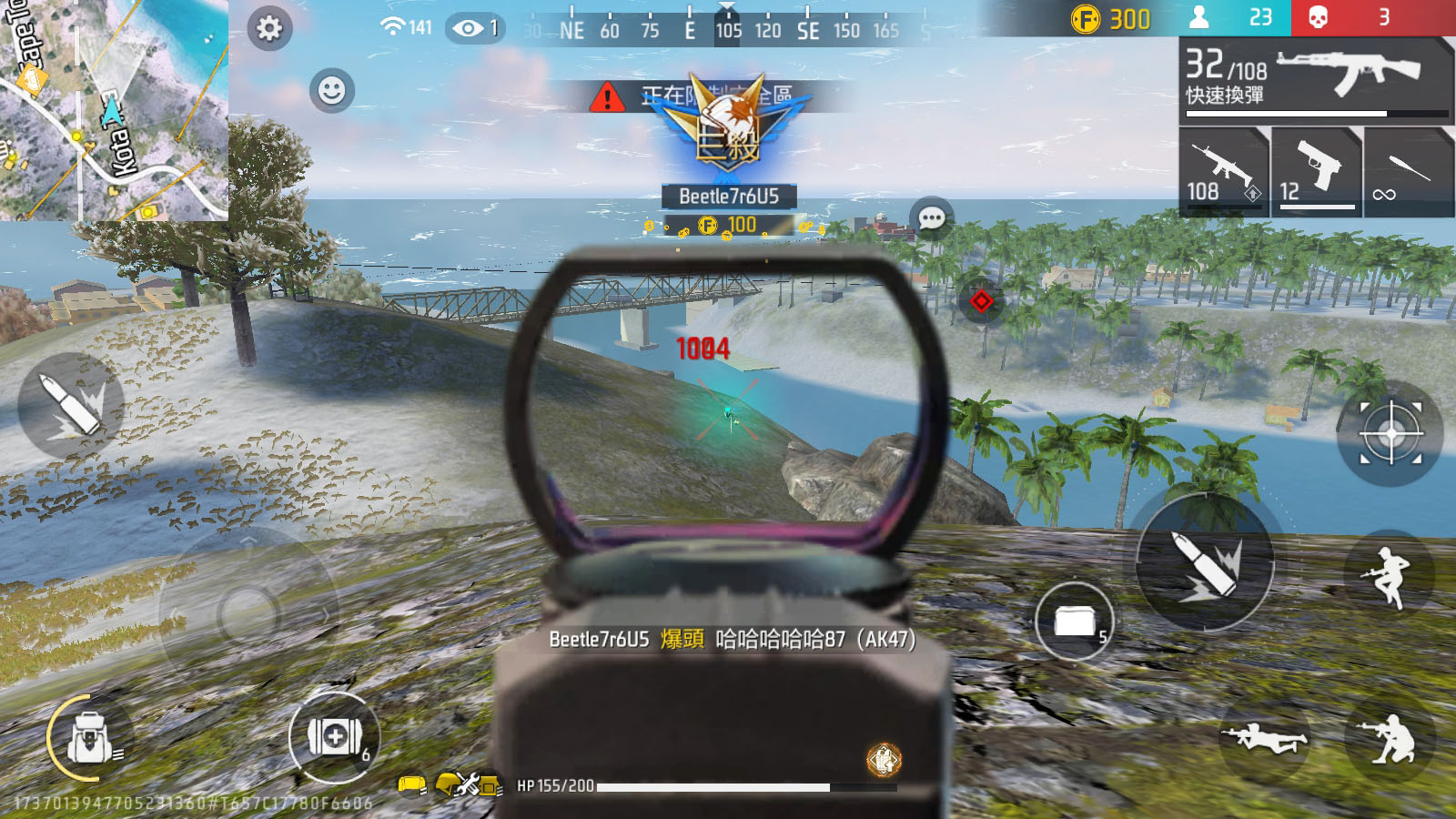The image size is (1456, 819).
Task: Tap the jump button
Action: coord(1389,576)
